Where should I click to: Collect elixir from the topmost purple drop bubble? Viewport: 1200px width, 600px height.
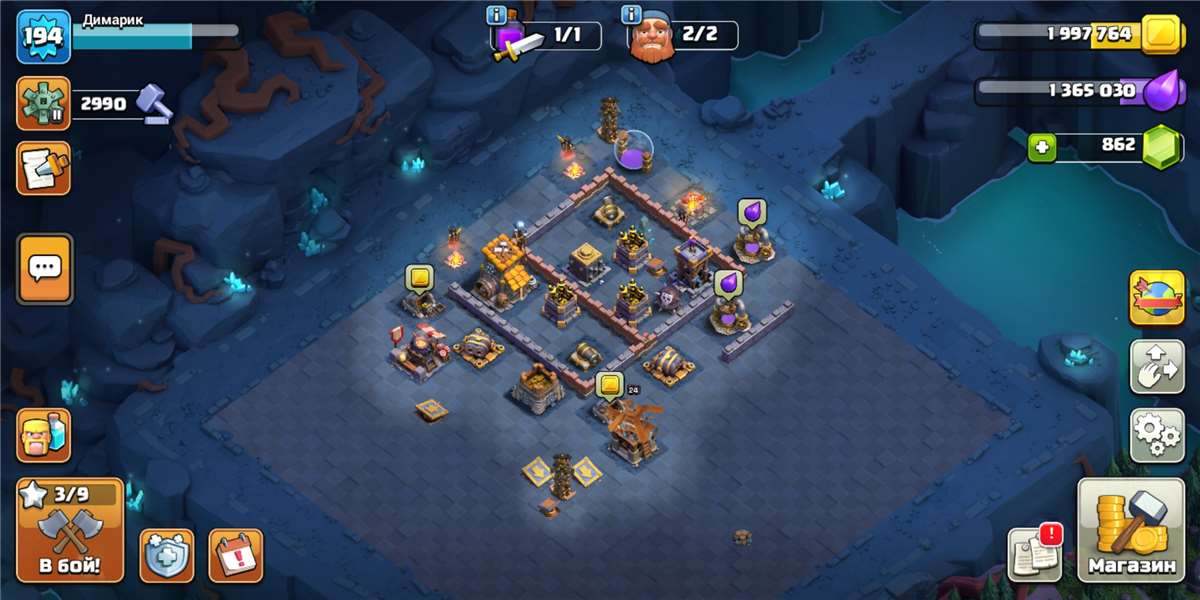point(751,212)
